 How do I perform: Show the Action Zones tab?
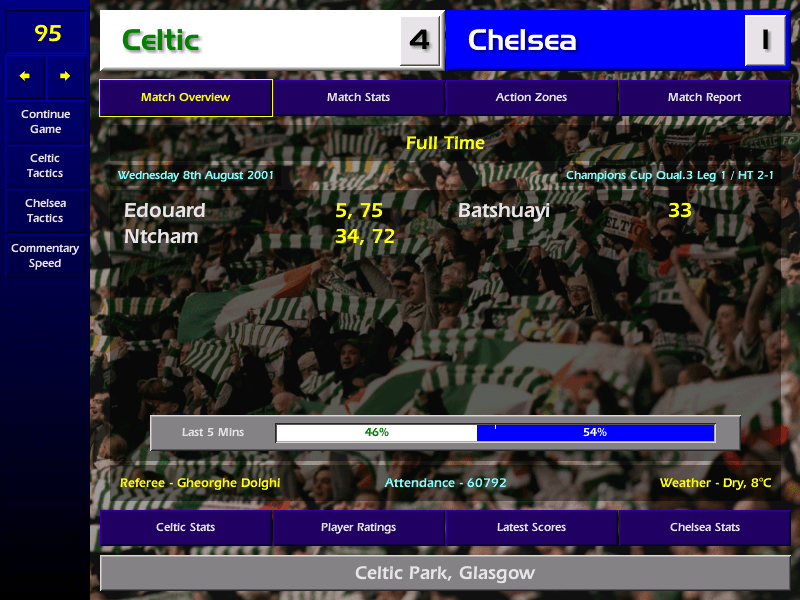point(531,98)
